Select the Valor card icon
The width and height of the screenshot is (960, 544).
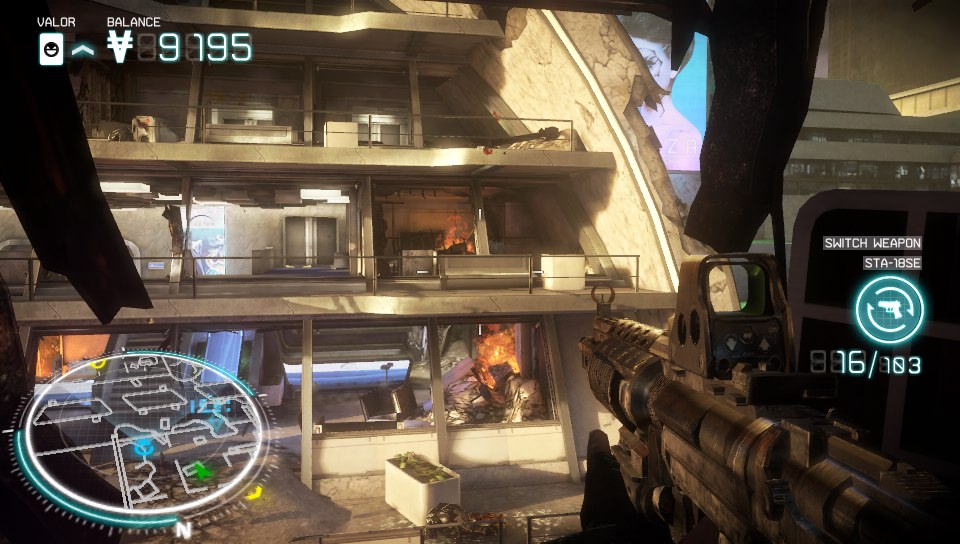51,48
